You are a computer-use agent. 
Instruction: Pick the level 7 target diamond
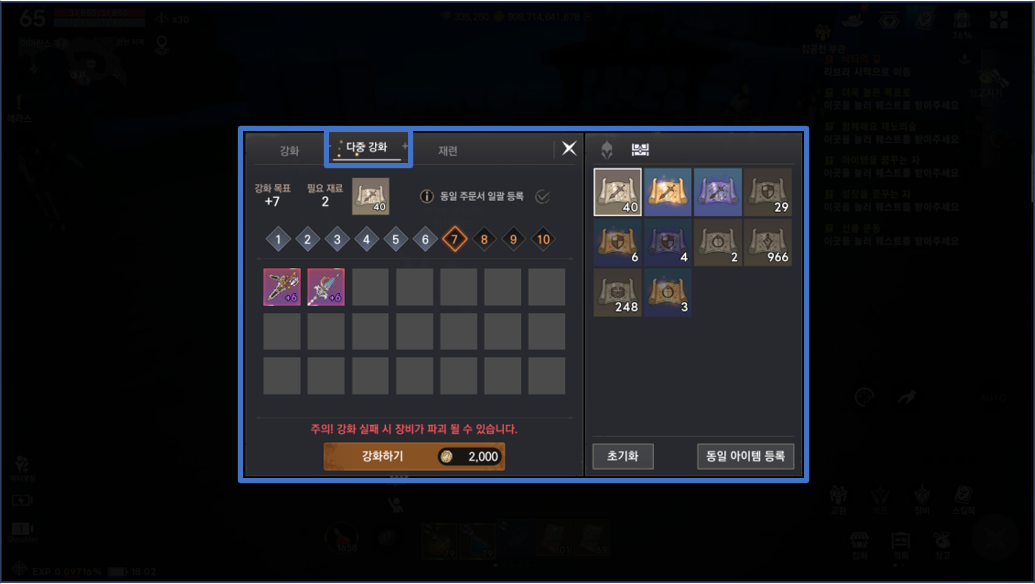click(x=455, y=240)
